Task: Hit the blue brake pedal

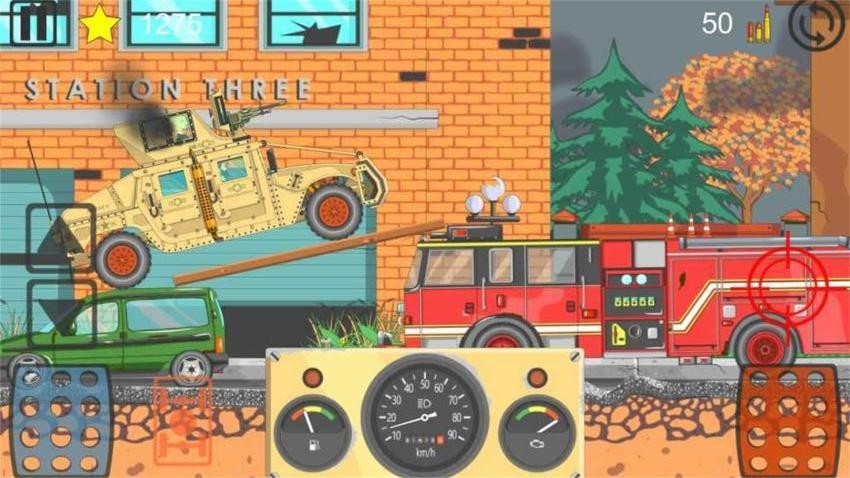Action: pyautogui.click(x=61, y=419)
